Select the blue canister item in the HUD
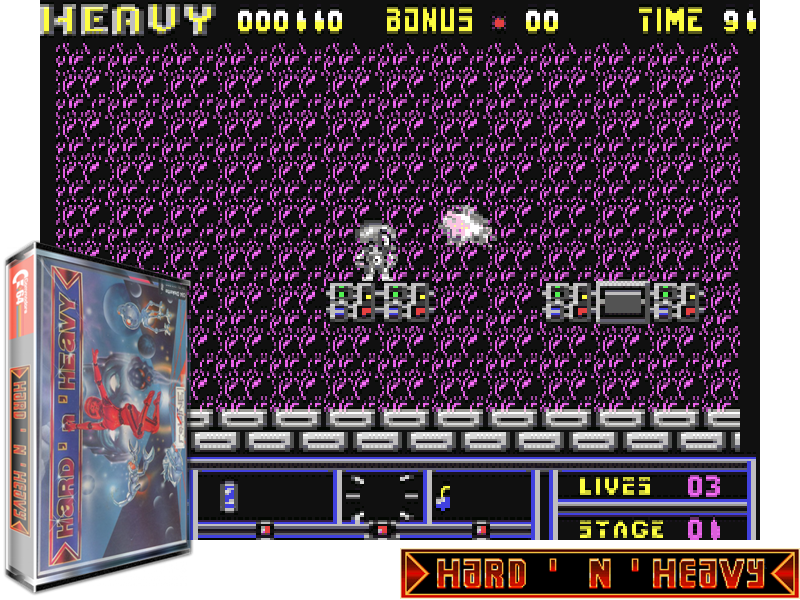 pos(228,495)
